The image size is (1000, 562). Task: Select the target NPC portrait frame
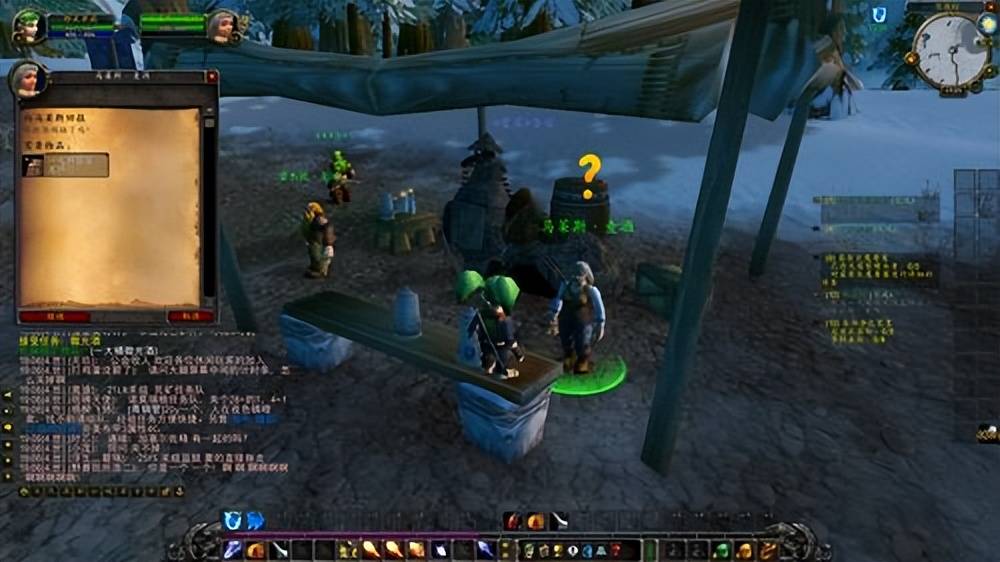[x=221, y=26]
